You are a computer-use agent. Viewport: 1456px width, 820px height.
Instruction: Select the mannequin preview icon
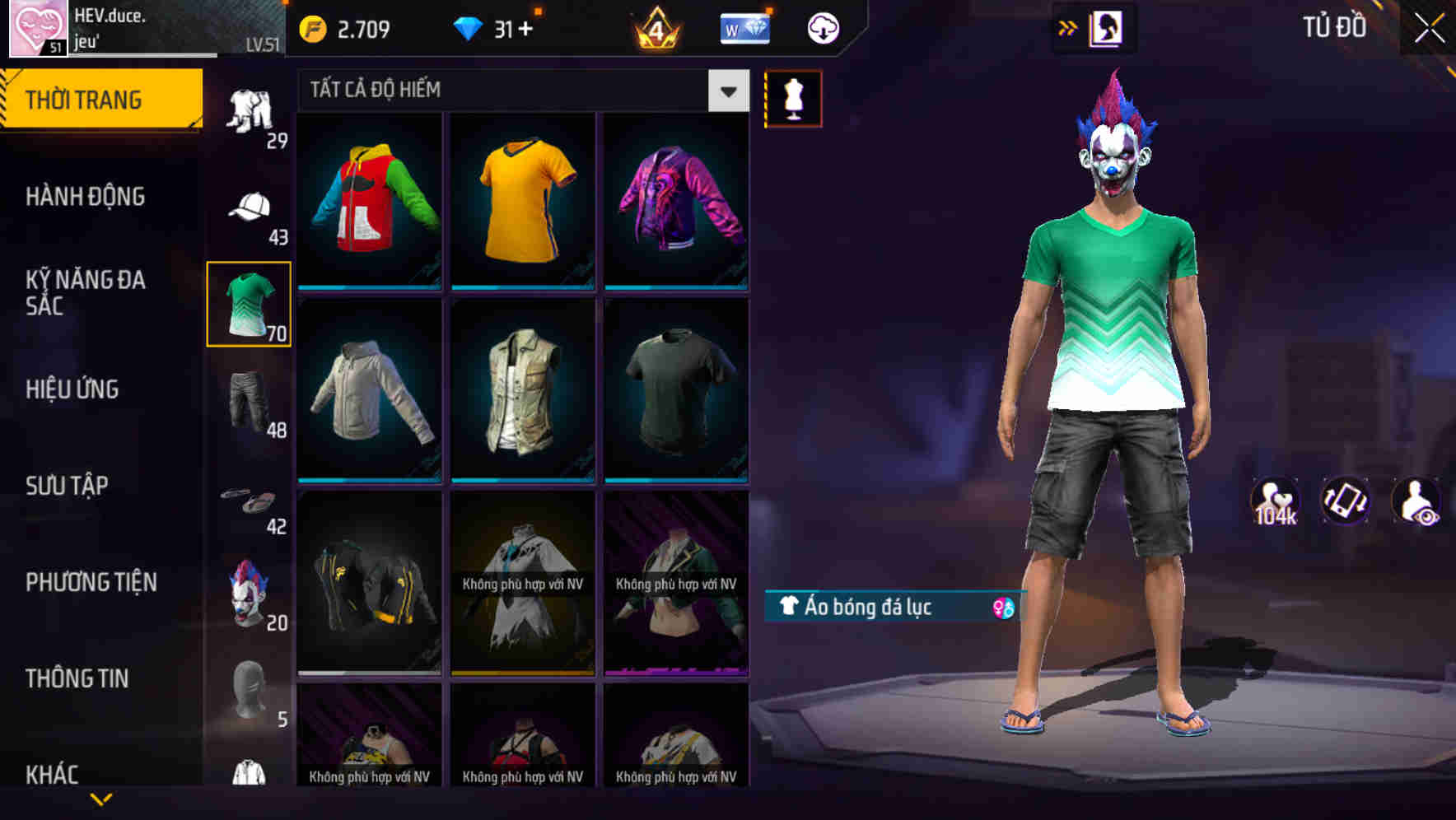click(x=793, y=98)
